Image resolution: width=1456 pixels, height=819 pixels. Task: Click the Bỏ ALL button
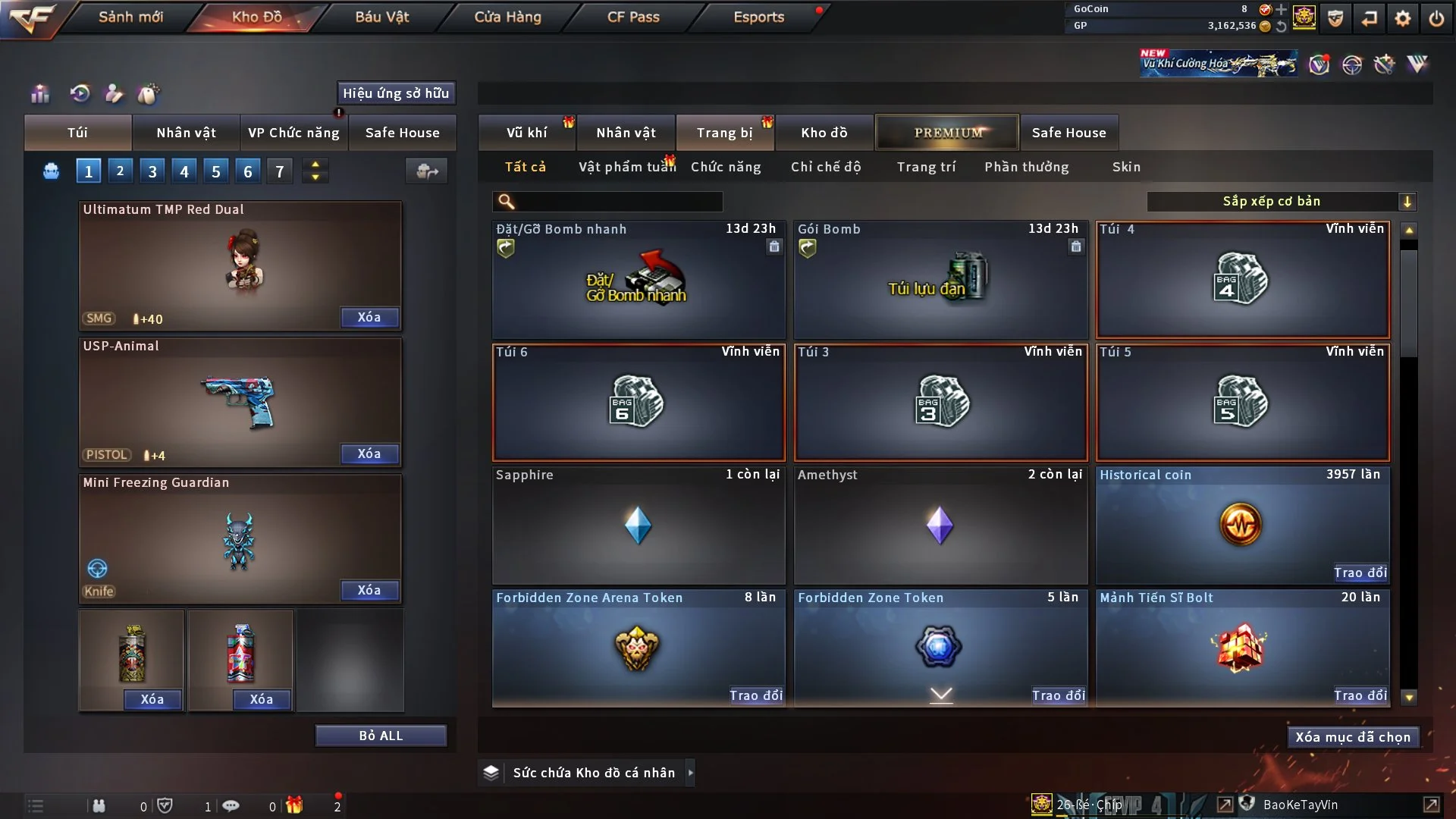[381, 736]
